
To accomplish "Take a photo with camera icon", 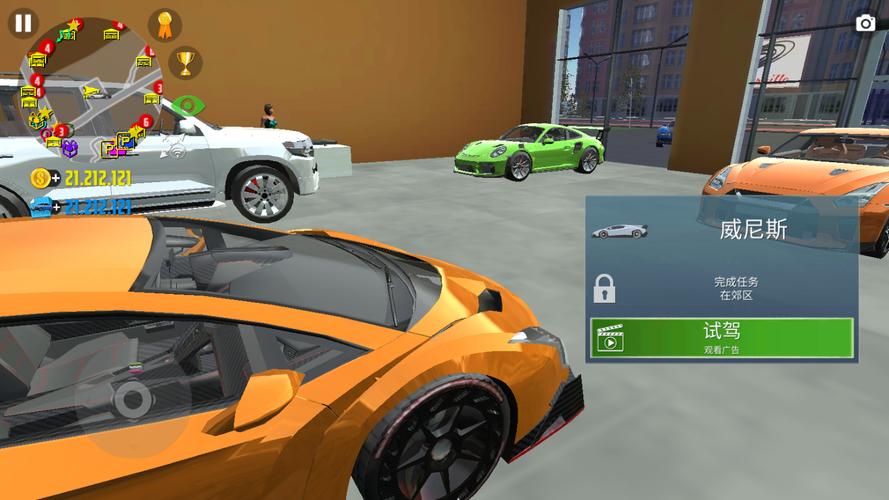I will pos(865,23).
